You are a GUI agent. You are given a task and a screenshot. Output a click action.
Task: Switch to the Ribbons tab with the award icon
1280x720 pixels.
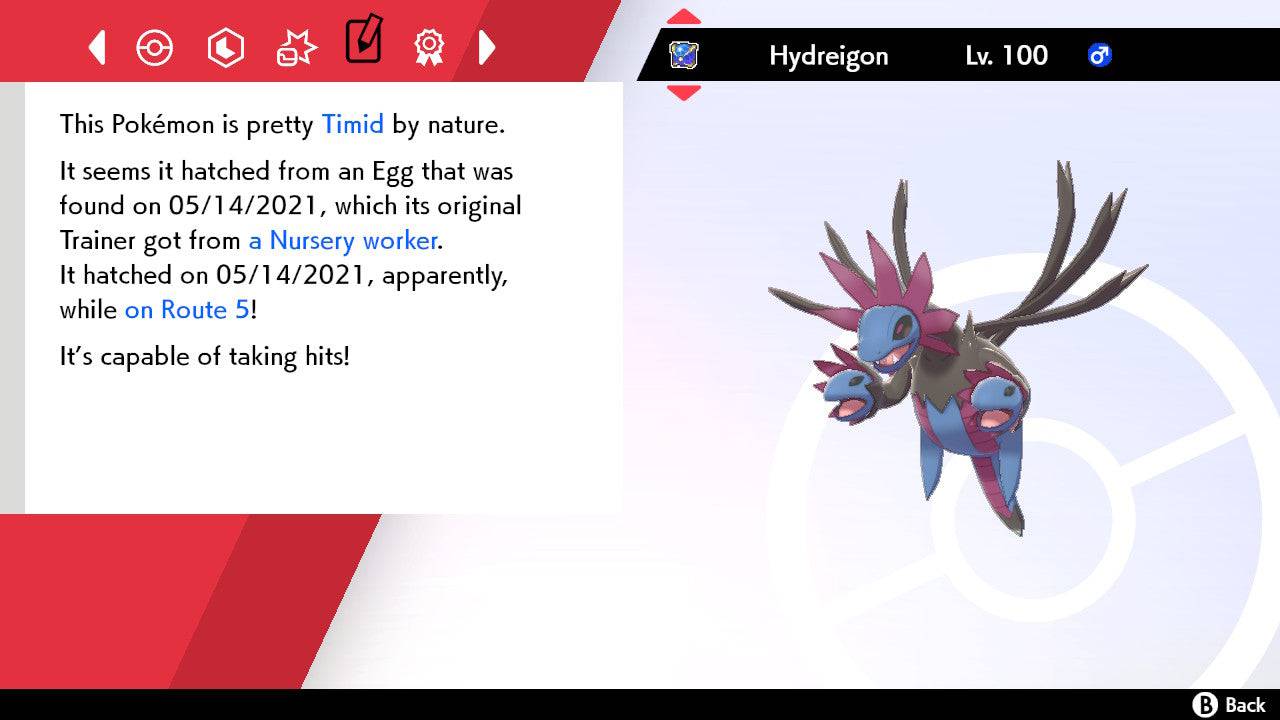(429, 47)
